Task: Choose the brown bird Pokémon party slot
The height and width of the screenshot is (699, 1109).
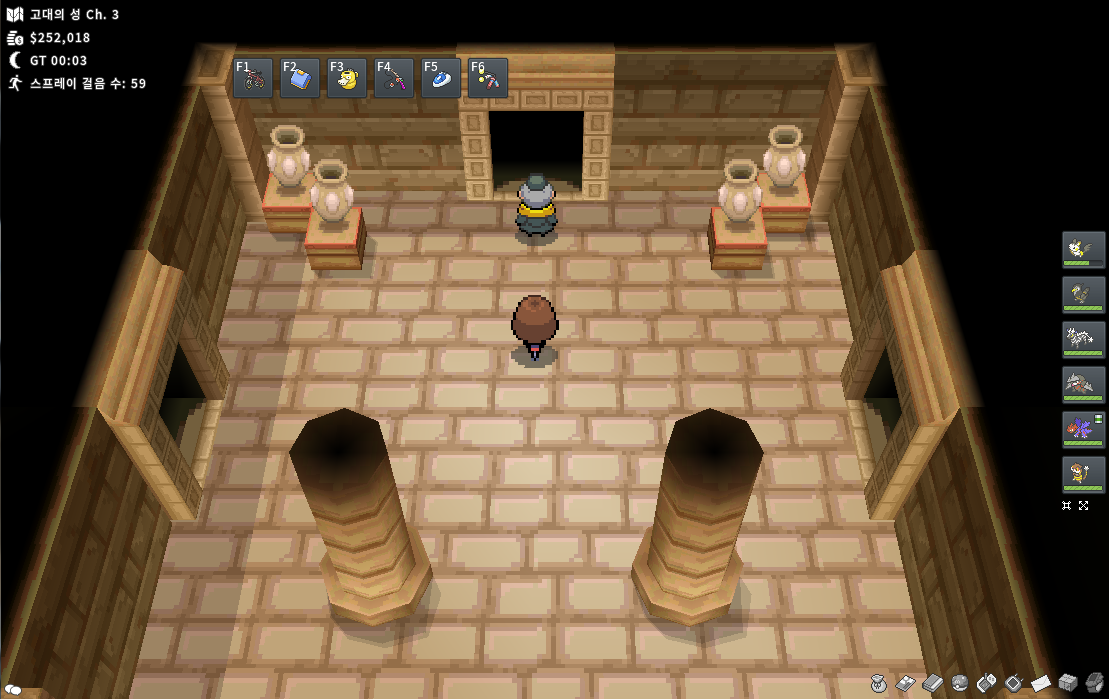Action: [x=1083, y=294]
